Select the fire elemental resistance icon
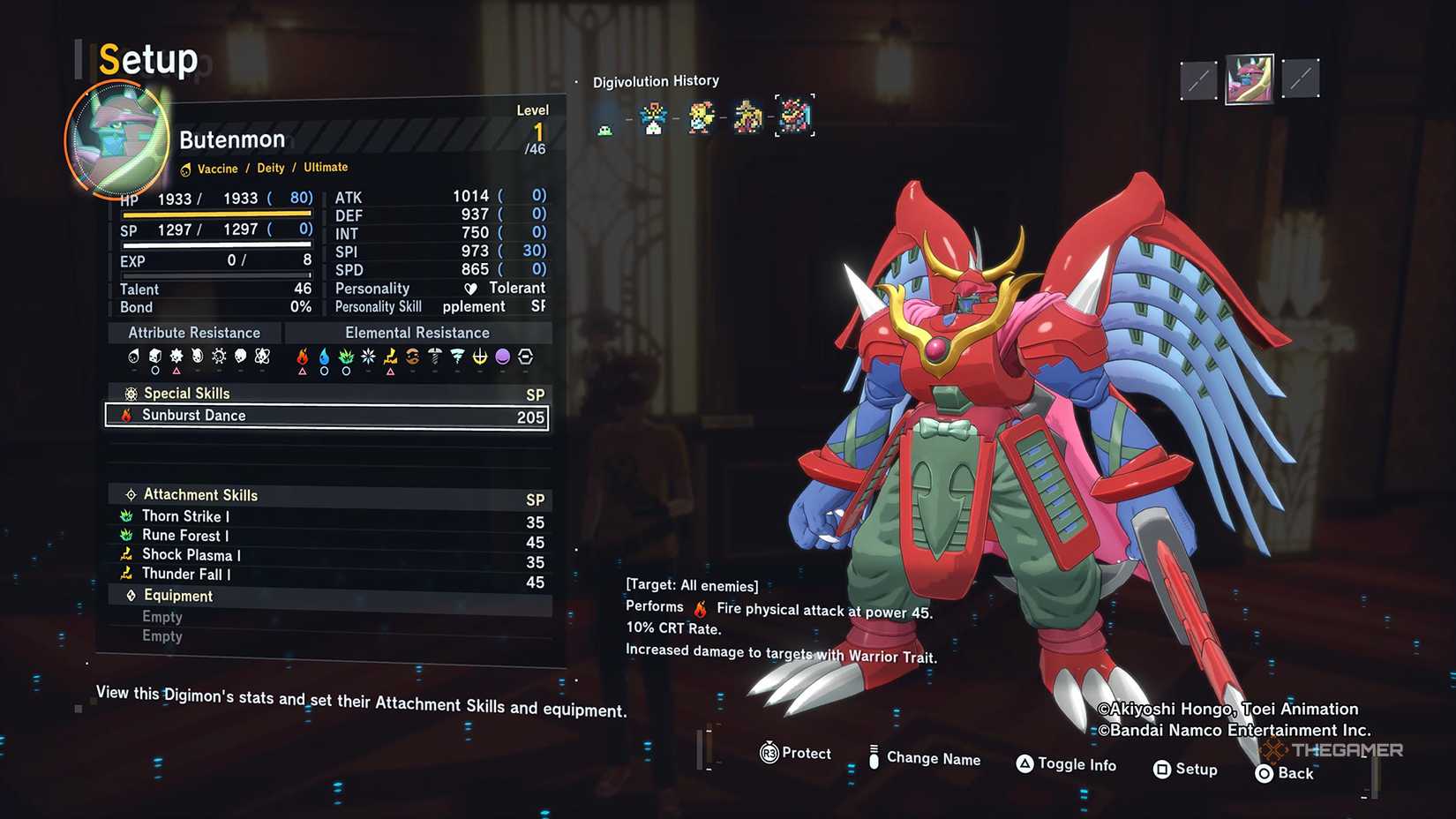This screenshot has height=819, width=1456. click(x=304, y=357)
